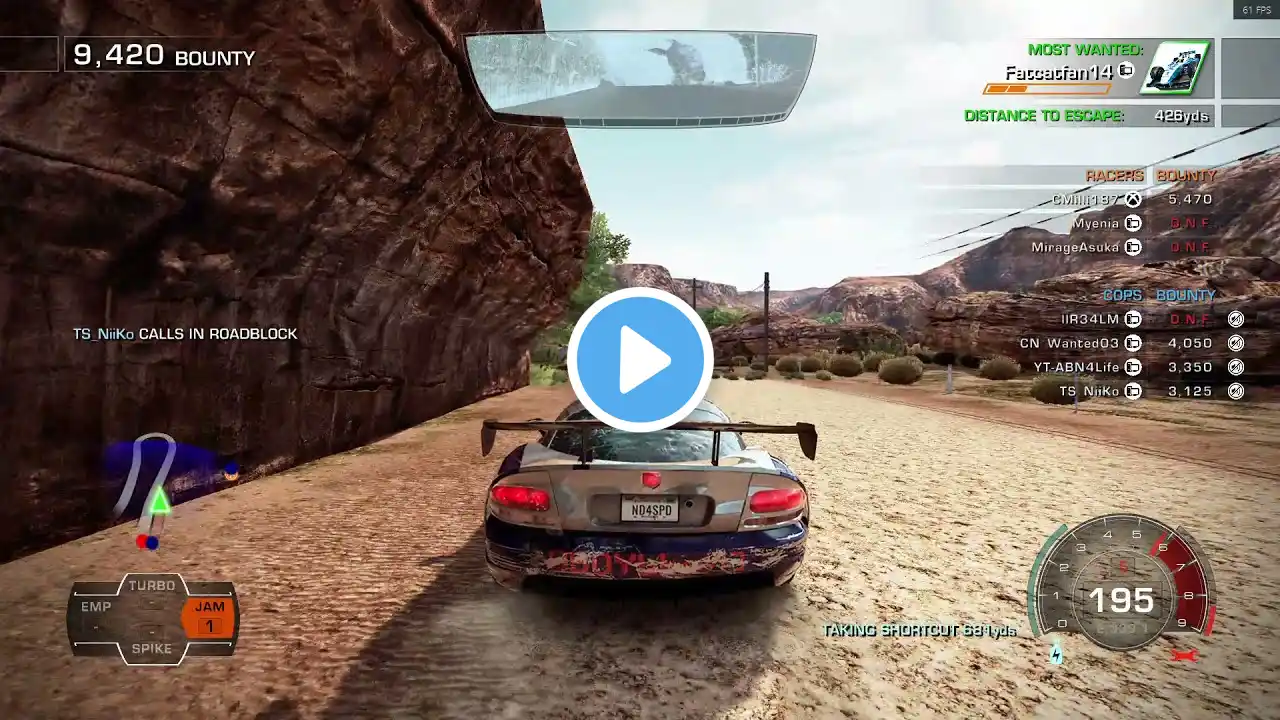Image resolution: width=1280 pixels, height=720 pixels.
Task: Select cop IIR34LM in the scoreboard
Action: 1090,319
